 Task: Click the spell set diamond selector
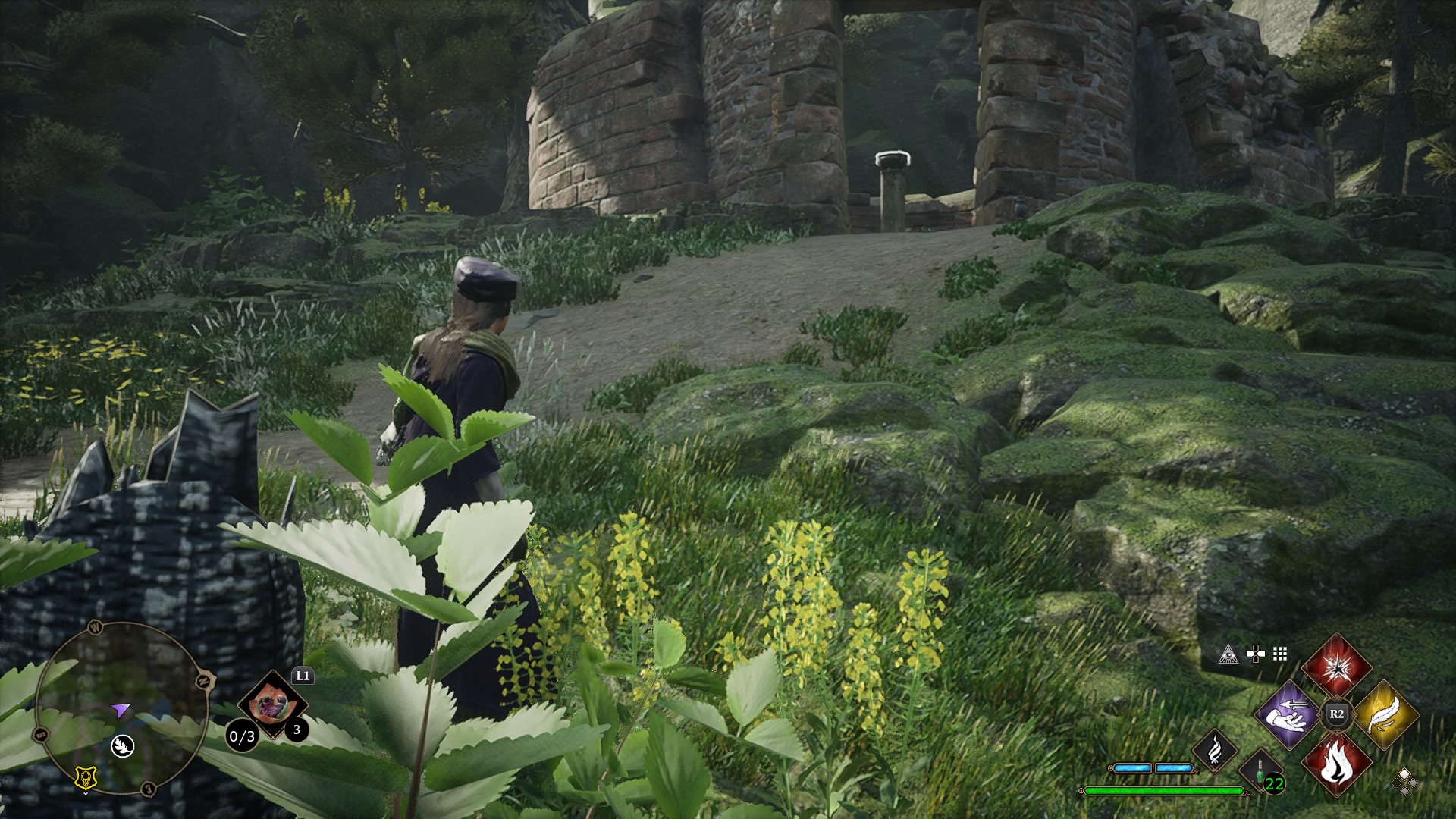1404,781
